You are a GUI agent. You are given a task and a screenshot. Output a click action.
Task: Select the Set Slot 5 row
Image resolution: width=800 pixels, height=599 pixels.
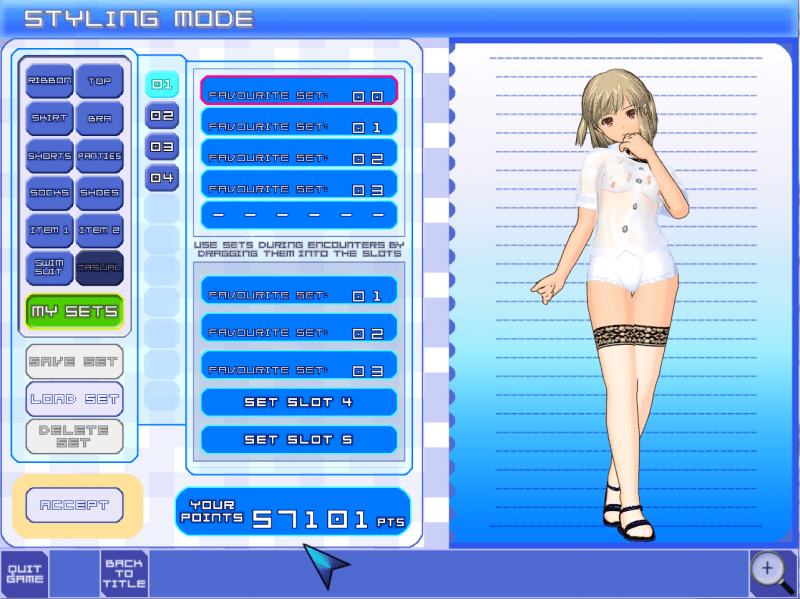[x=299, y=440]
